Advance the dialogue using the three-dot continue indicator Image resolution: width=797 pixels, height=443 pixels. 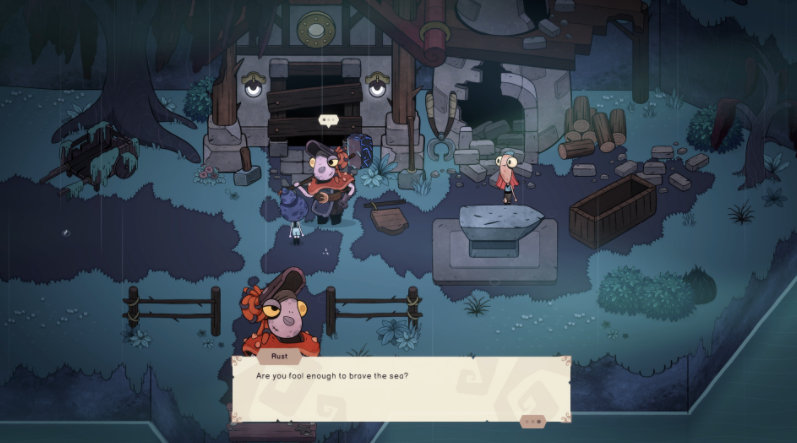click(x=533, y=422)
